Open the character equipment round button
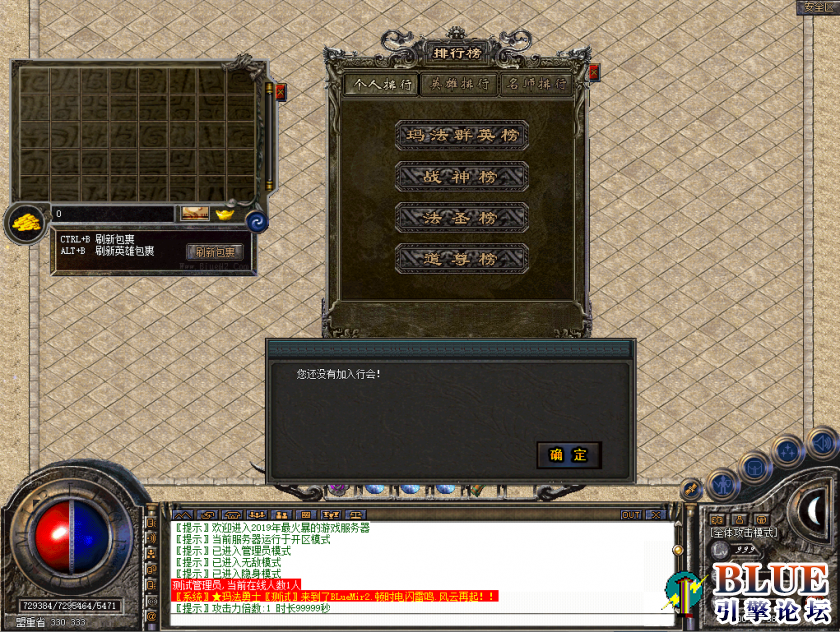 coord(721,485)
